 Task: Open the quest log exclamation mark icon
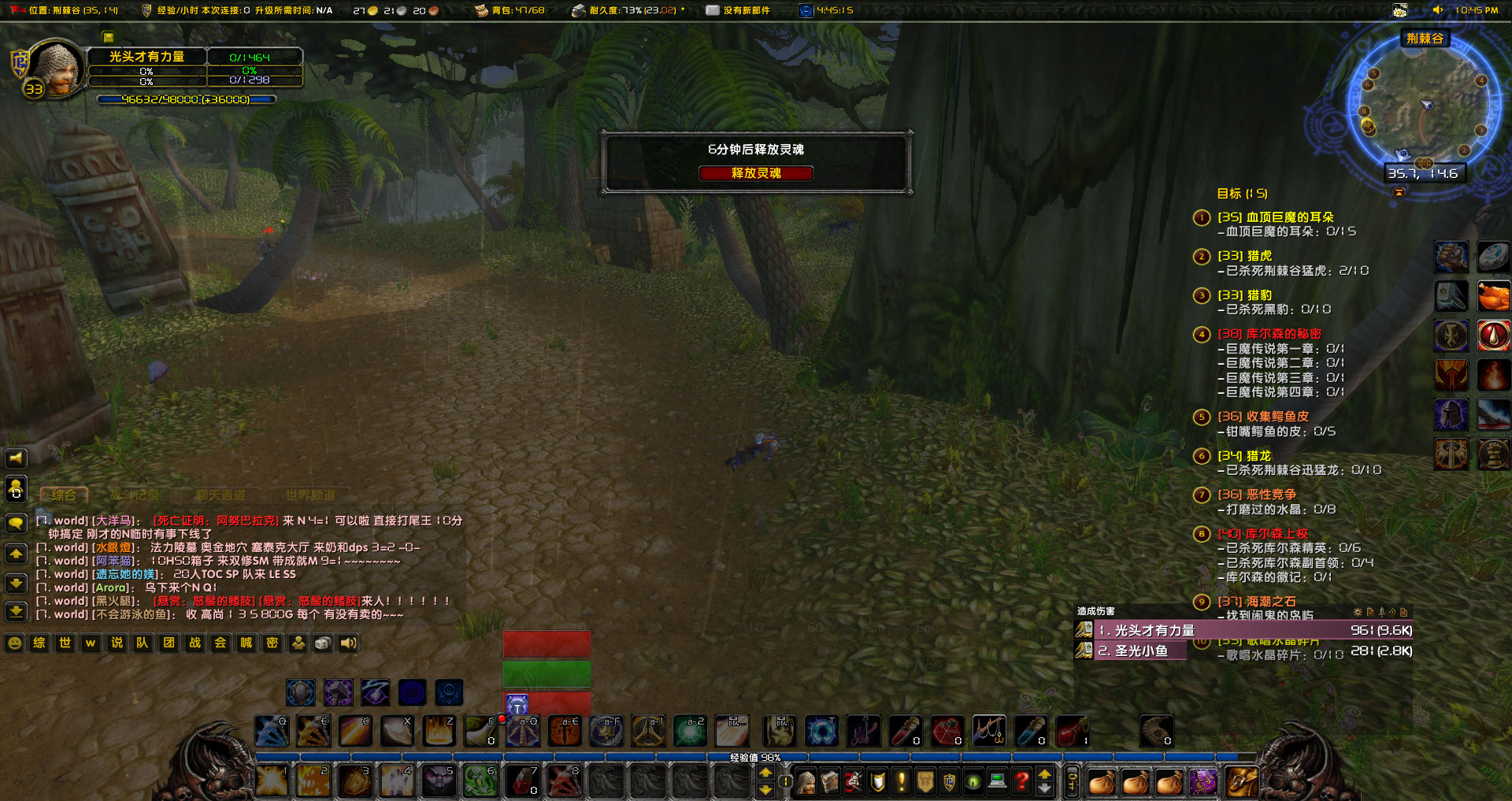pyautogui.click(x=900, y=782)
